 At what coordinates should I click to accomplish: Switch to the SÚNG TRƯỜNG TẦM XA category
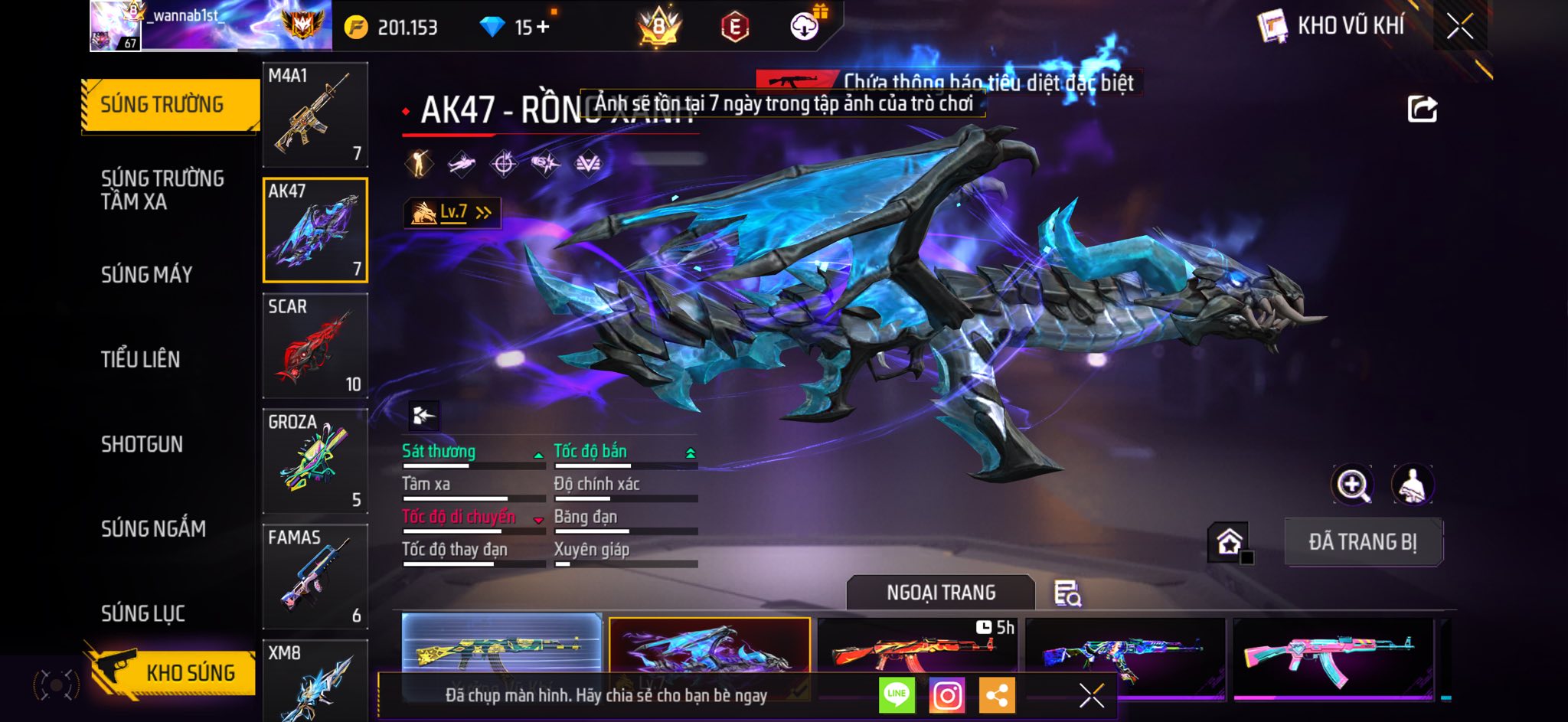click(162, 190)
